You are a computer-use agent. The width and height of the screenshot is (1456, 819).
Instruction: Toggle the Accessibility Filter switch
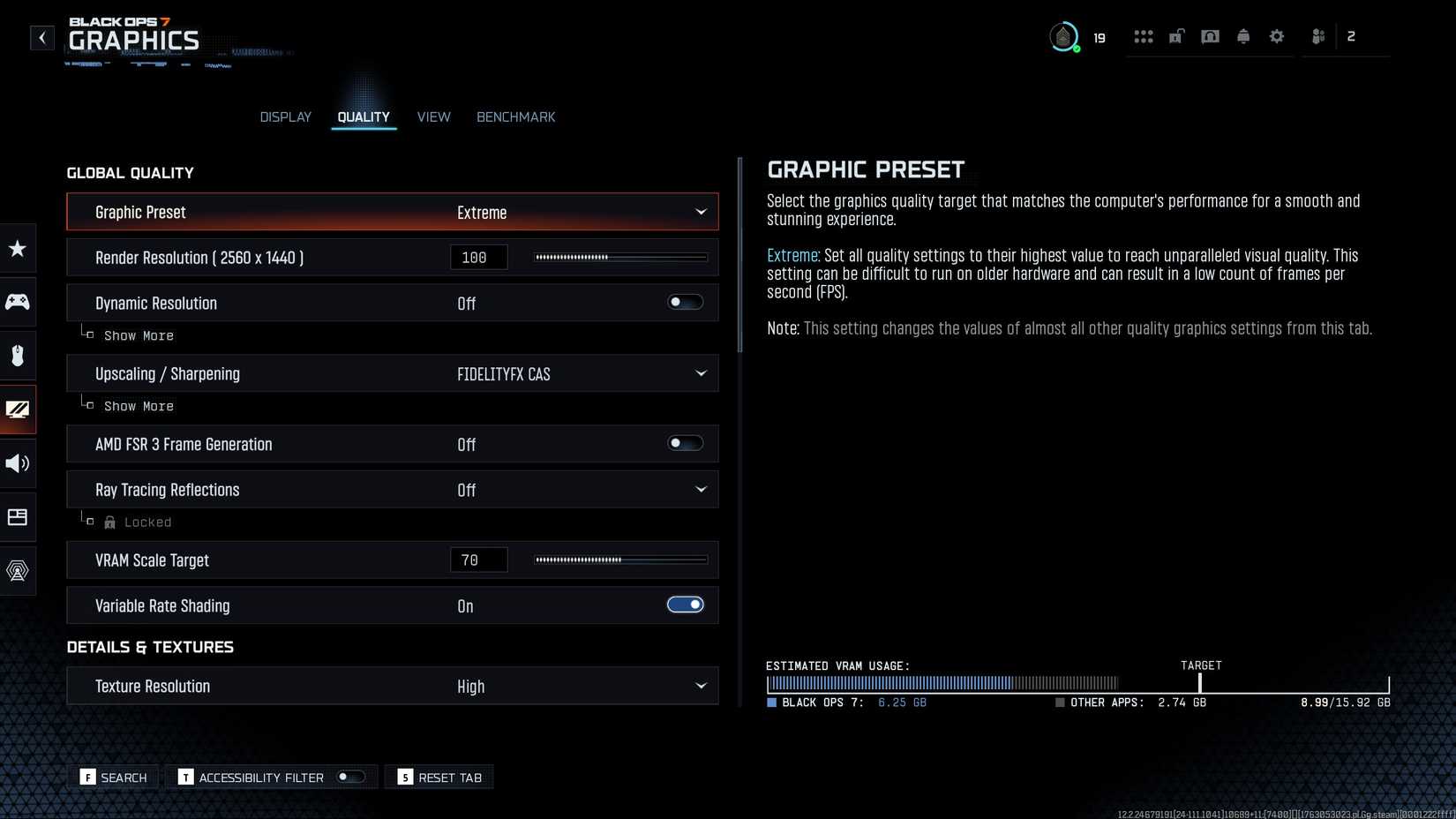click(350, 778)
